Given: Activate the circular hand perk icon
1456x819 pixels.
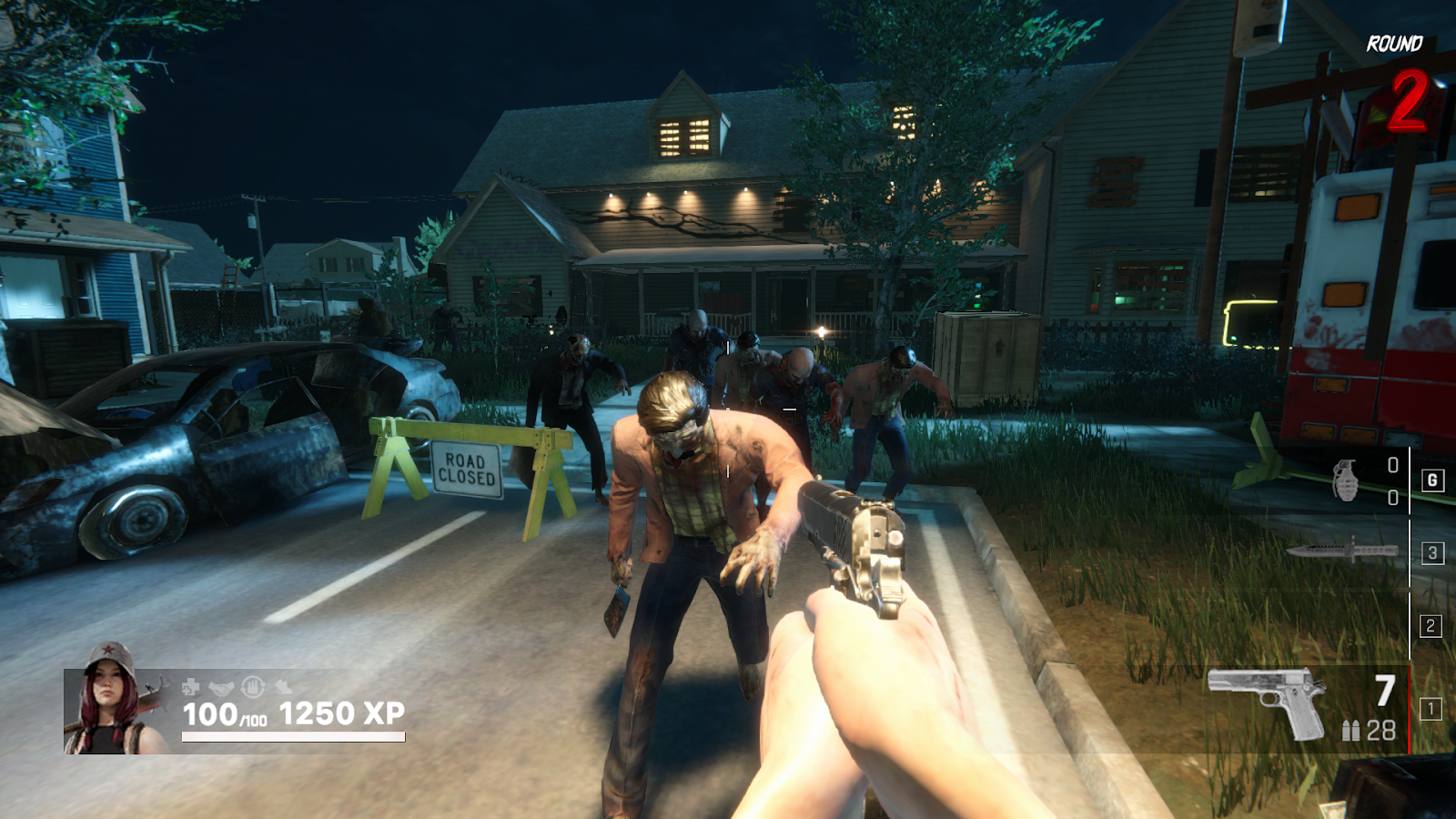Looking at the screenshot, I should pyautogui.click(x=253, y=686).
